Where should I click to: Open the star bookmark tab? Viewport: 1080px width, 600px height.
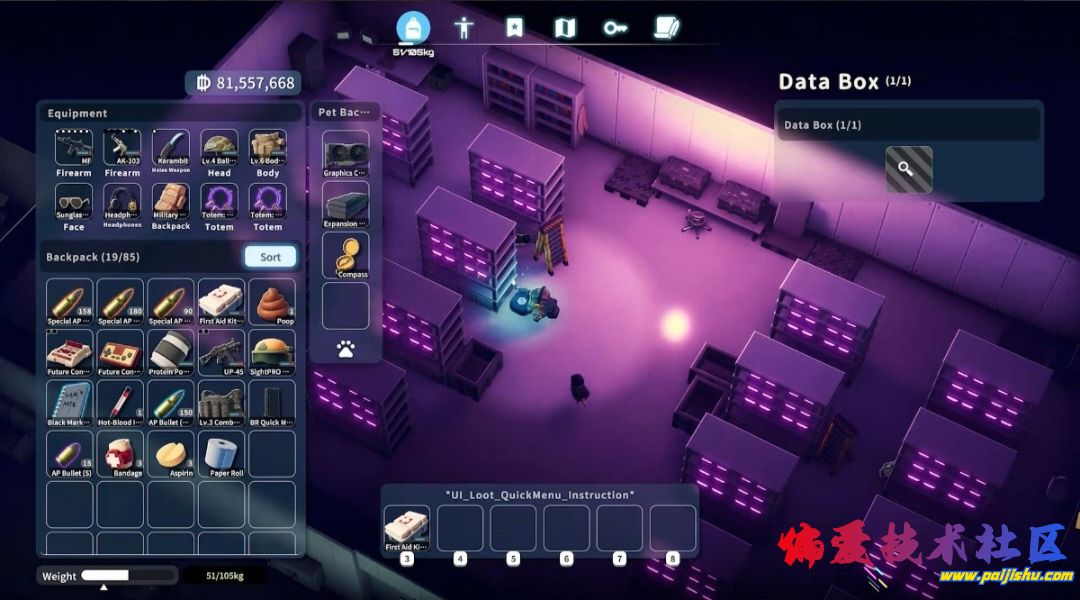click(514, 27)
